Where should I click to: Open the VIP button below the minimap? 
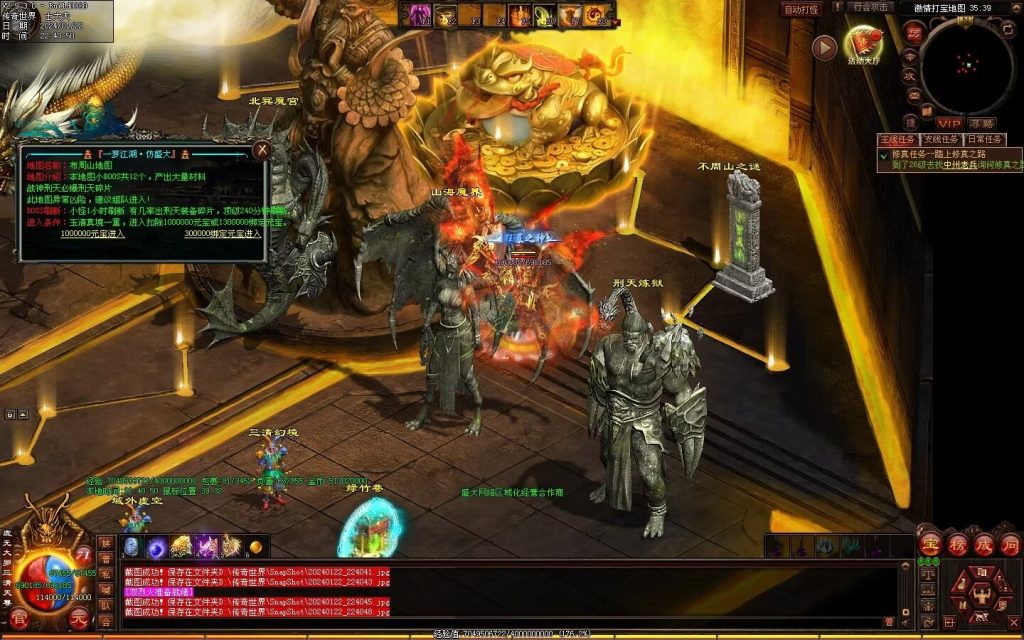[x=948, y=122]
